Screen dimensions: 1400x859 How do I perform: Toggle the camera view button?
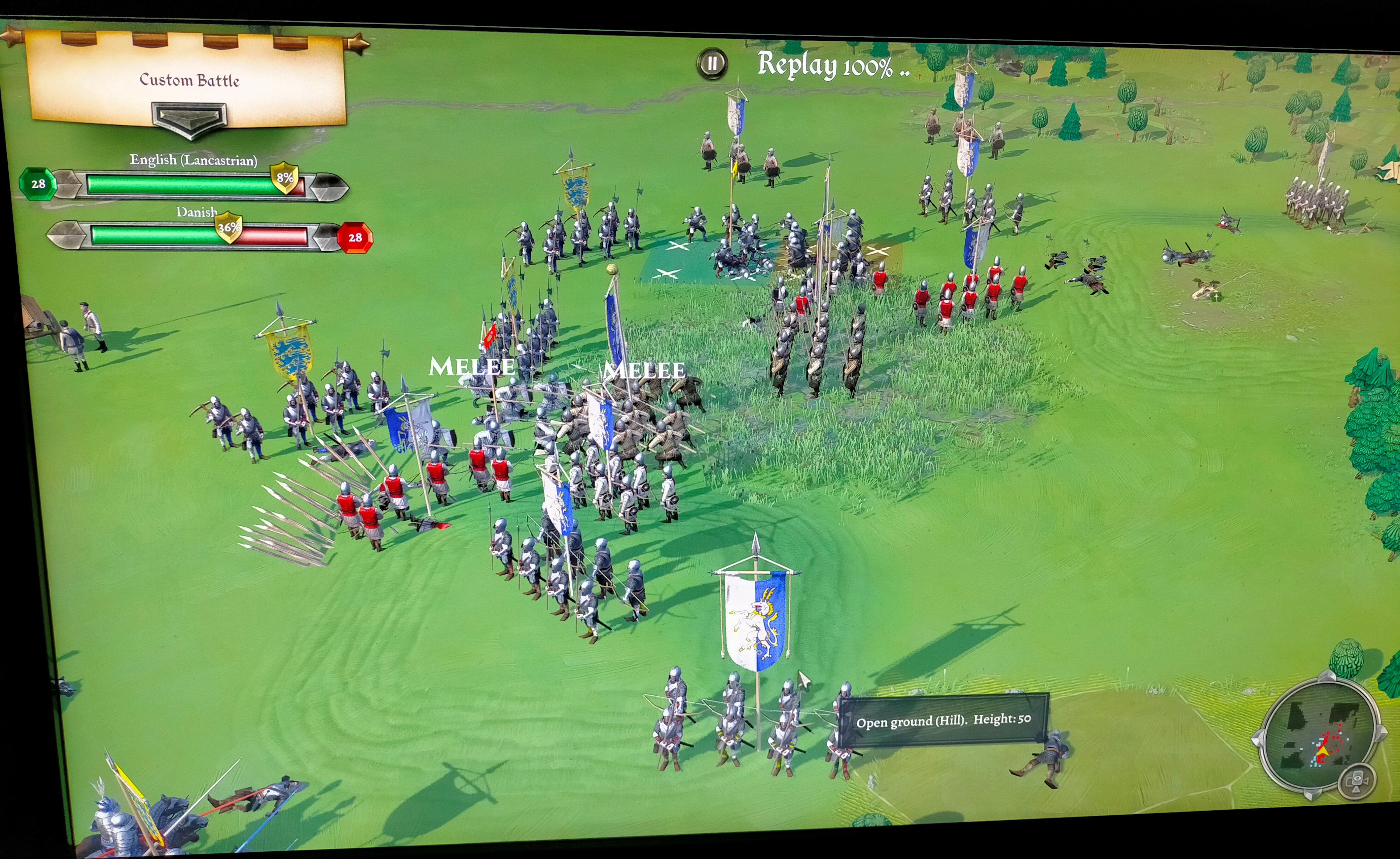point(1357,782)
